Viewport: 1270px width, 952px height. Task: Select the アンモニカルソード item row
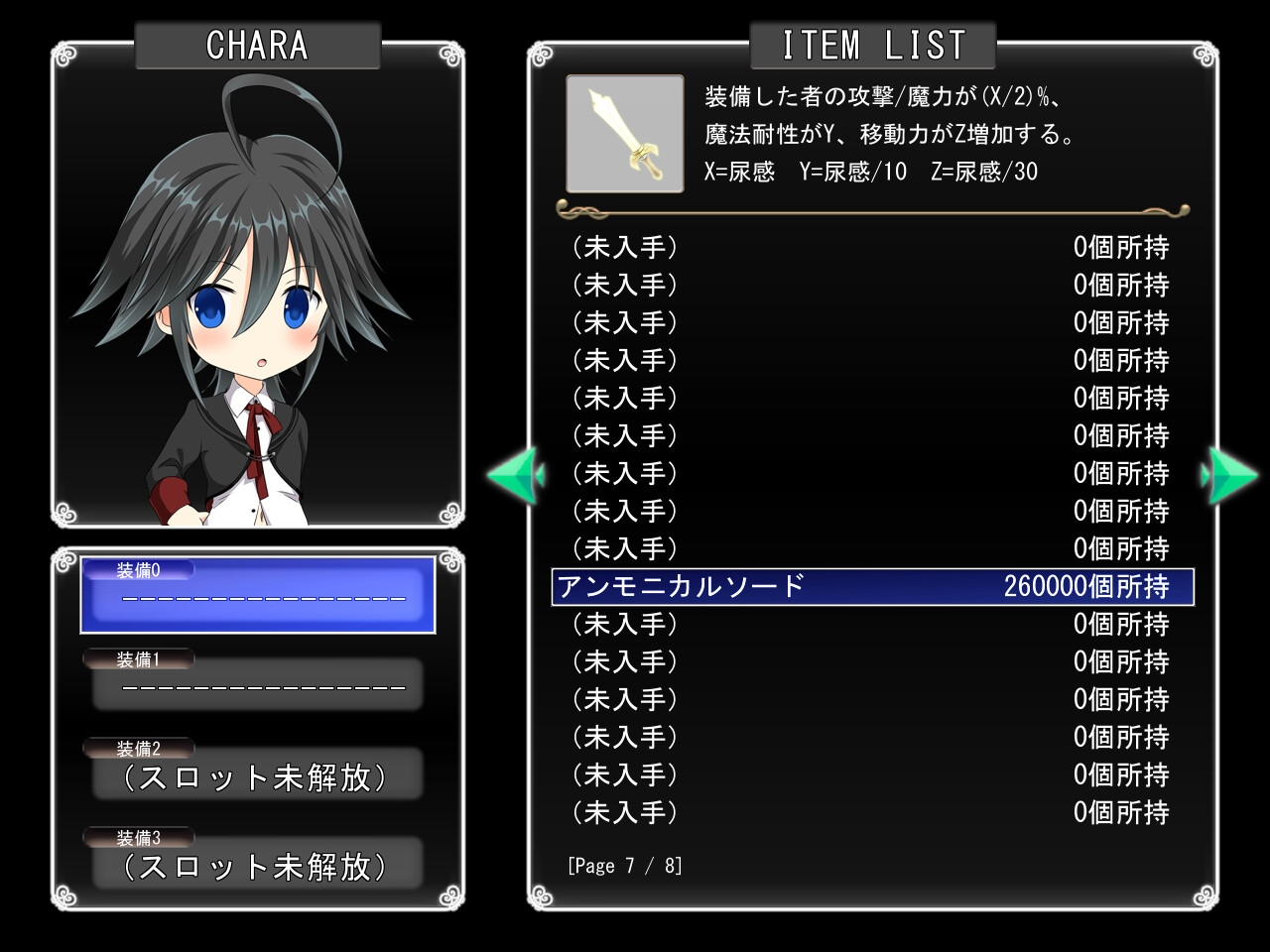[x=871, y=586]
